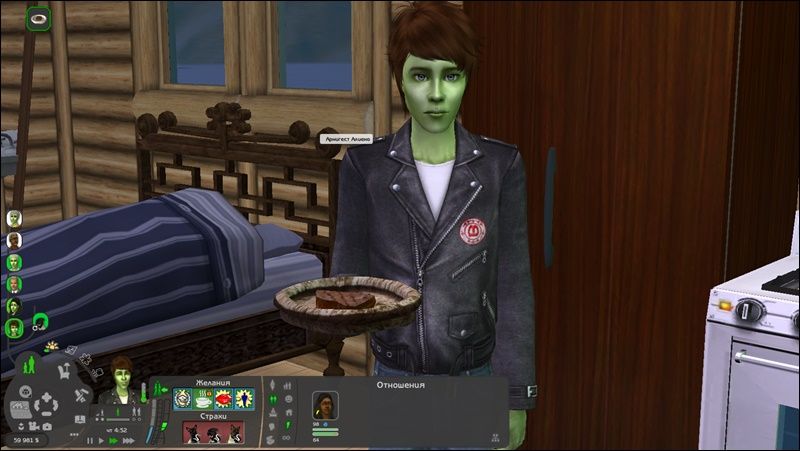
Task: Pause the game with the pause button
Action: pyautogui.click(x=89, y=440)
